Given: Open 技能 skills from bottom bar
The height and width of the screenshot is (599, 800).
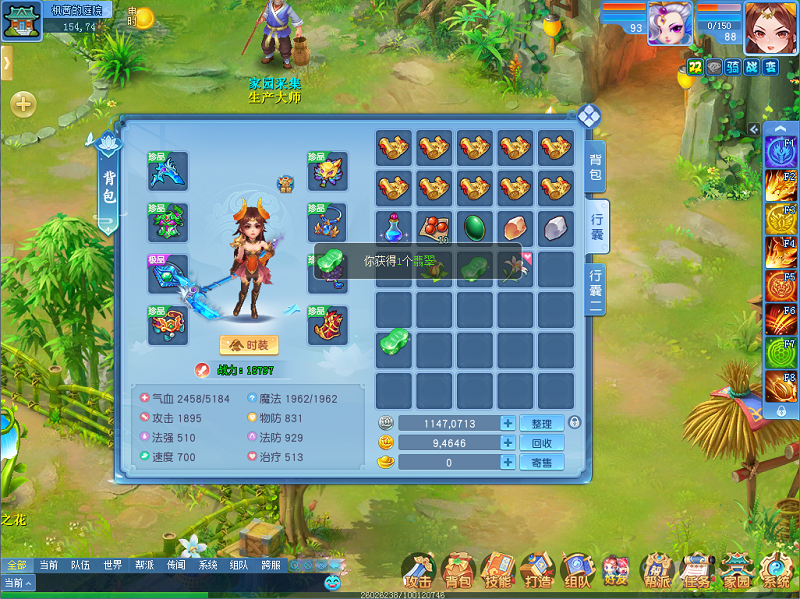Looking at the screenshot, I should coord(497,571).
